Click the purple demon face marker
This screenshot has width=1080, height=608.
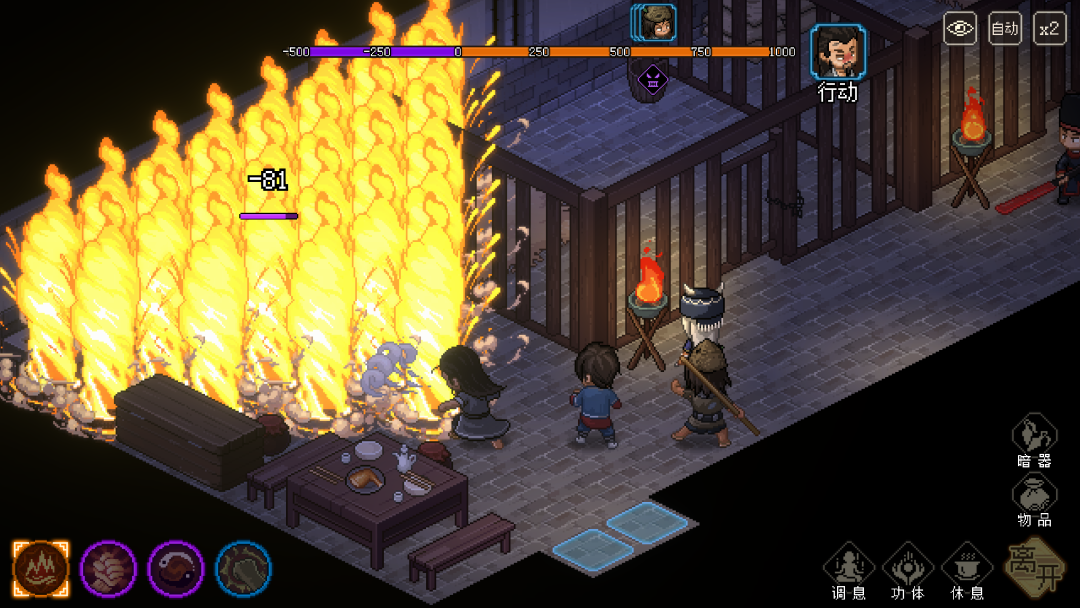click(x=651, y=77)
